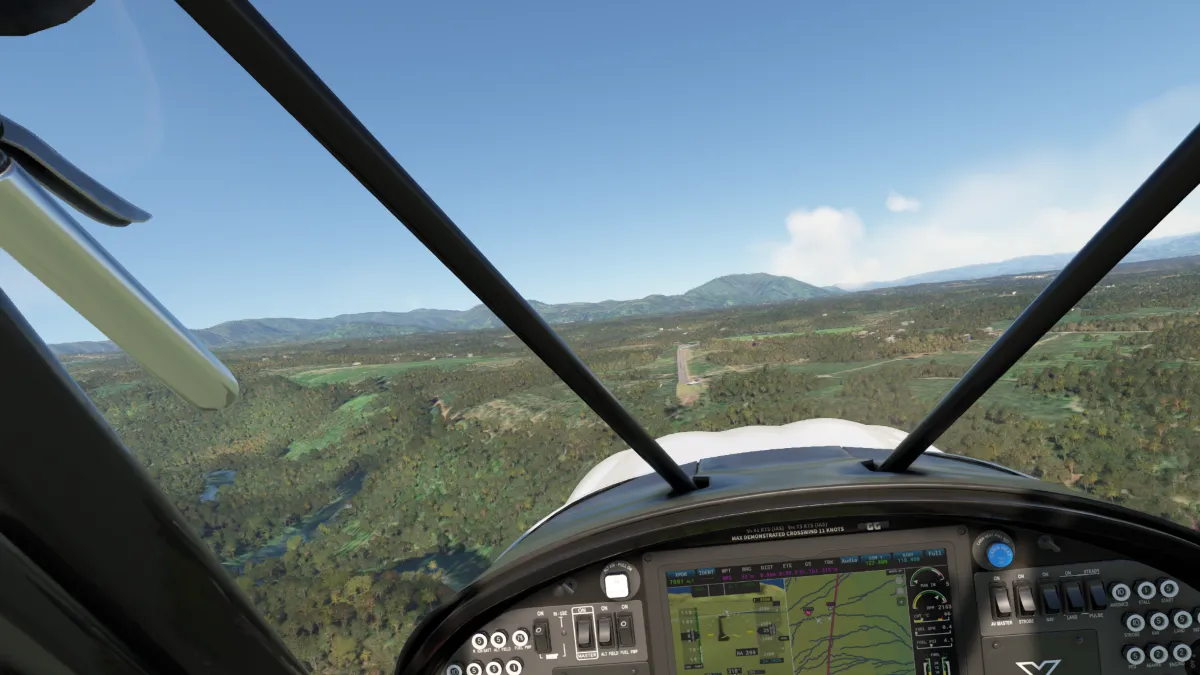The height and width of the screenshot is (675, 1200).
Task: Click the blue cabin heat knob
Action: point(998,554)
